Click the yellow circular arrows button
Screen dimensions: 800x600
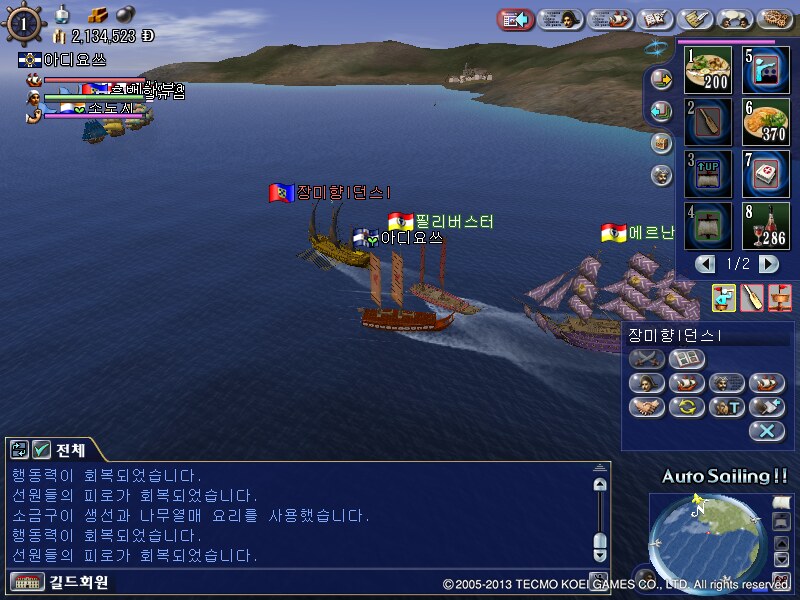pos(687,407)
